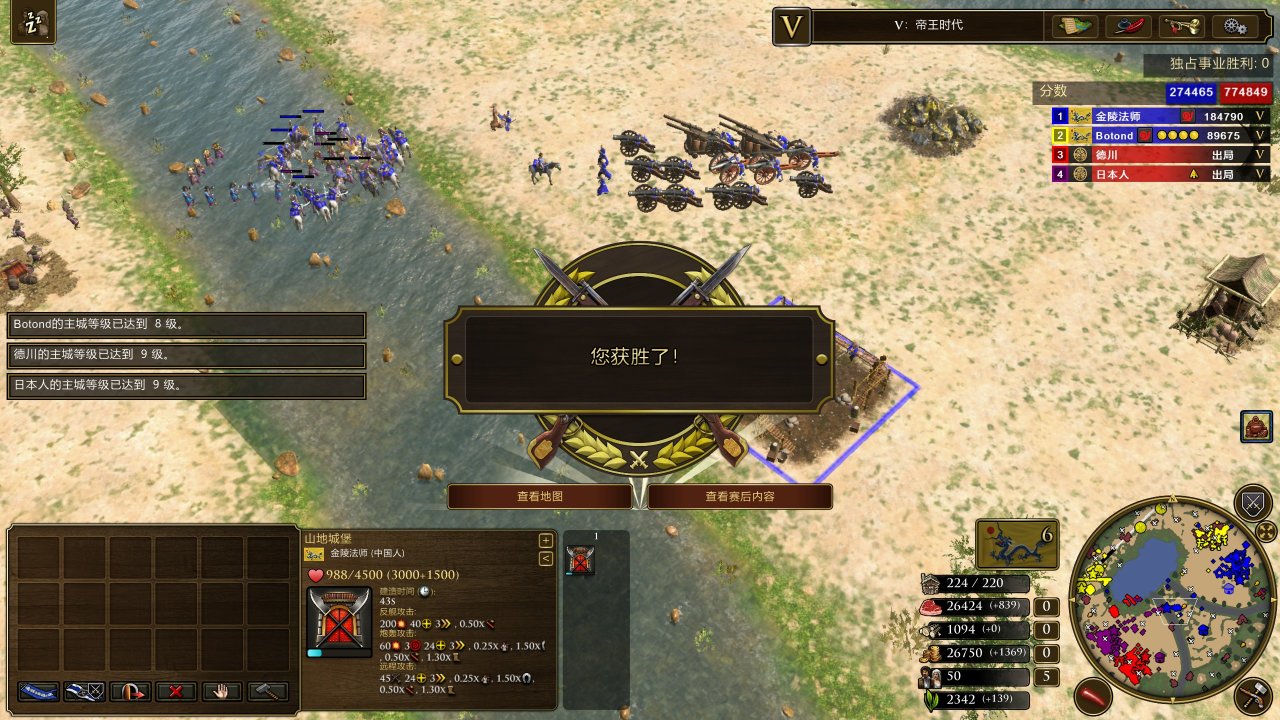This screenshot has height=720, width=1280.
Task: Set a gather point with the banner icon
Action: coord(37,691)
